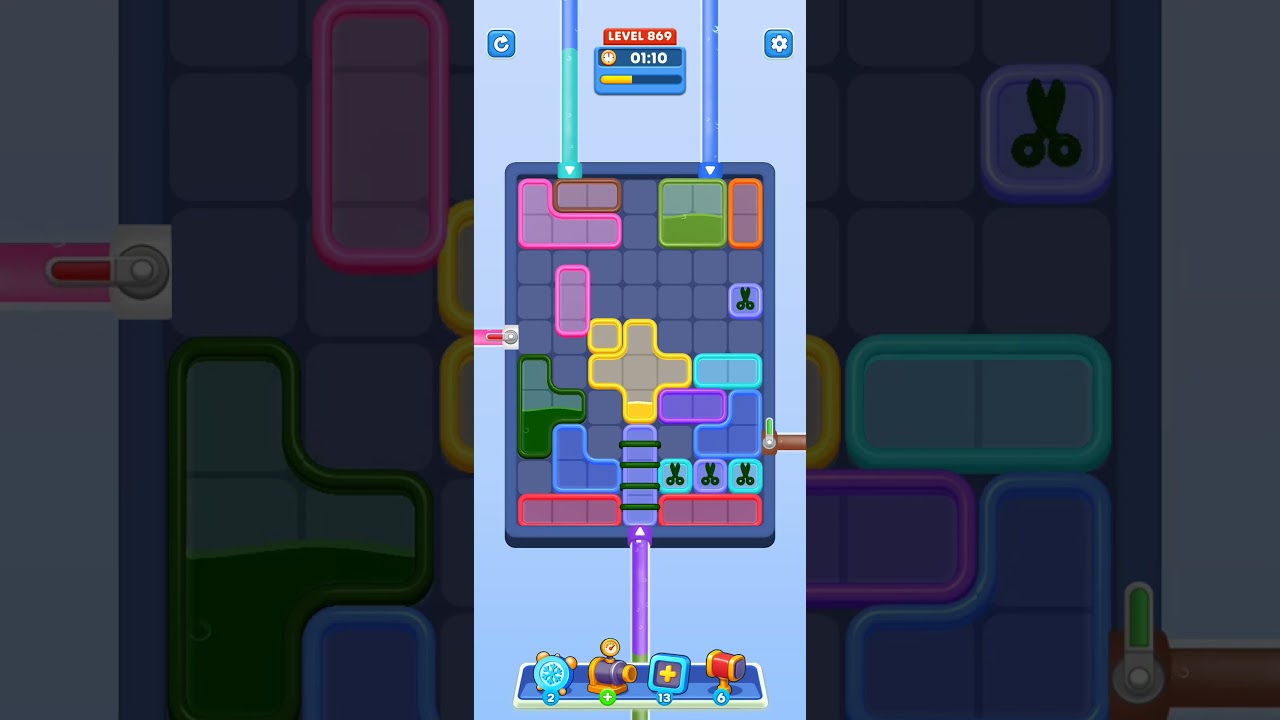Image resolution: width=1280 pixels, height=720 pixels.
Task: Use the freeze time booster
Action: (x=553, y=676)
